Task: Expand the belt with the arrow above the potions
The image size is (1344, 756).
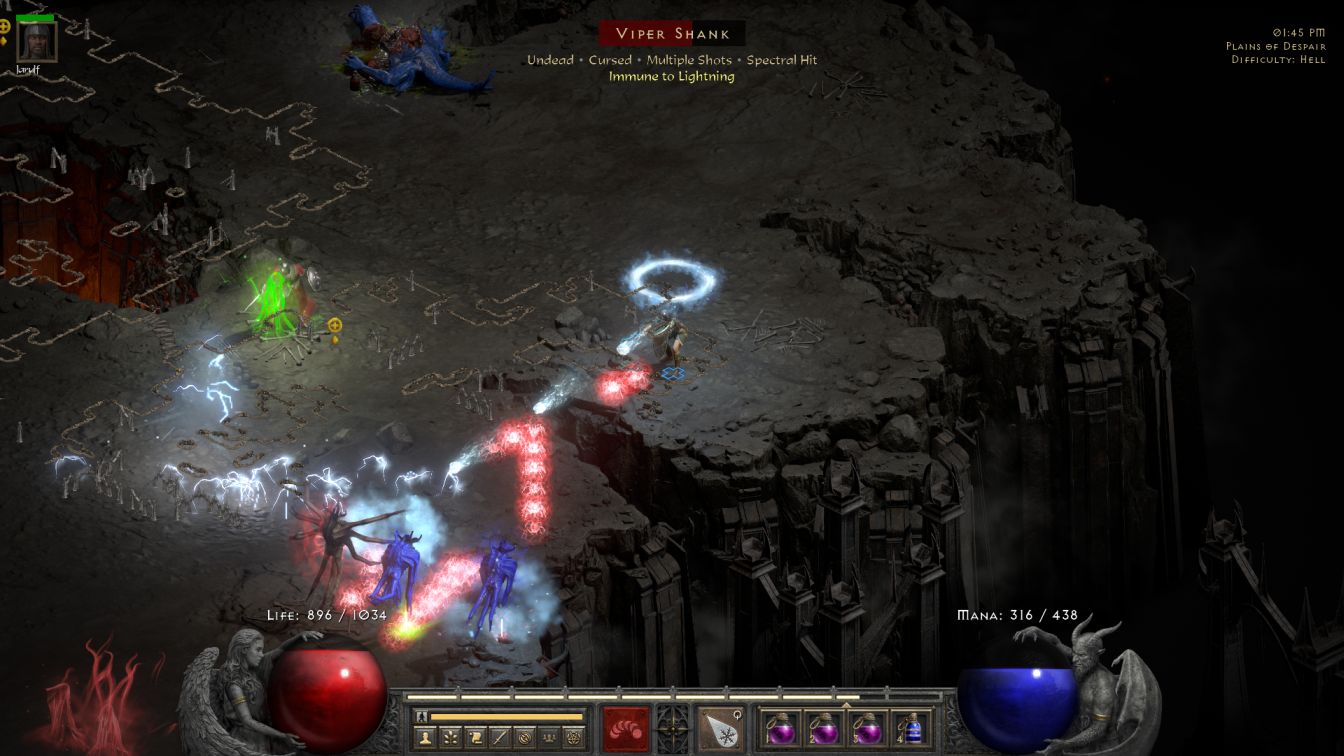Action: pos(847,704)
